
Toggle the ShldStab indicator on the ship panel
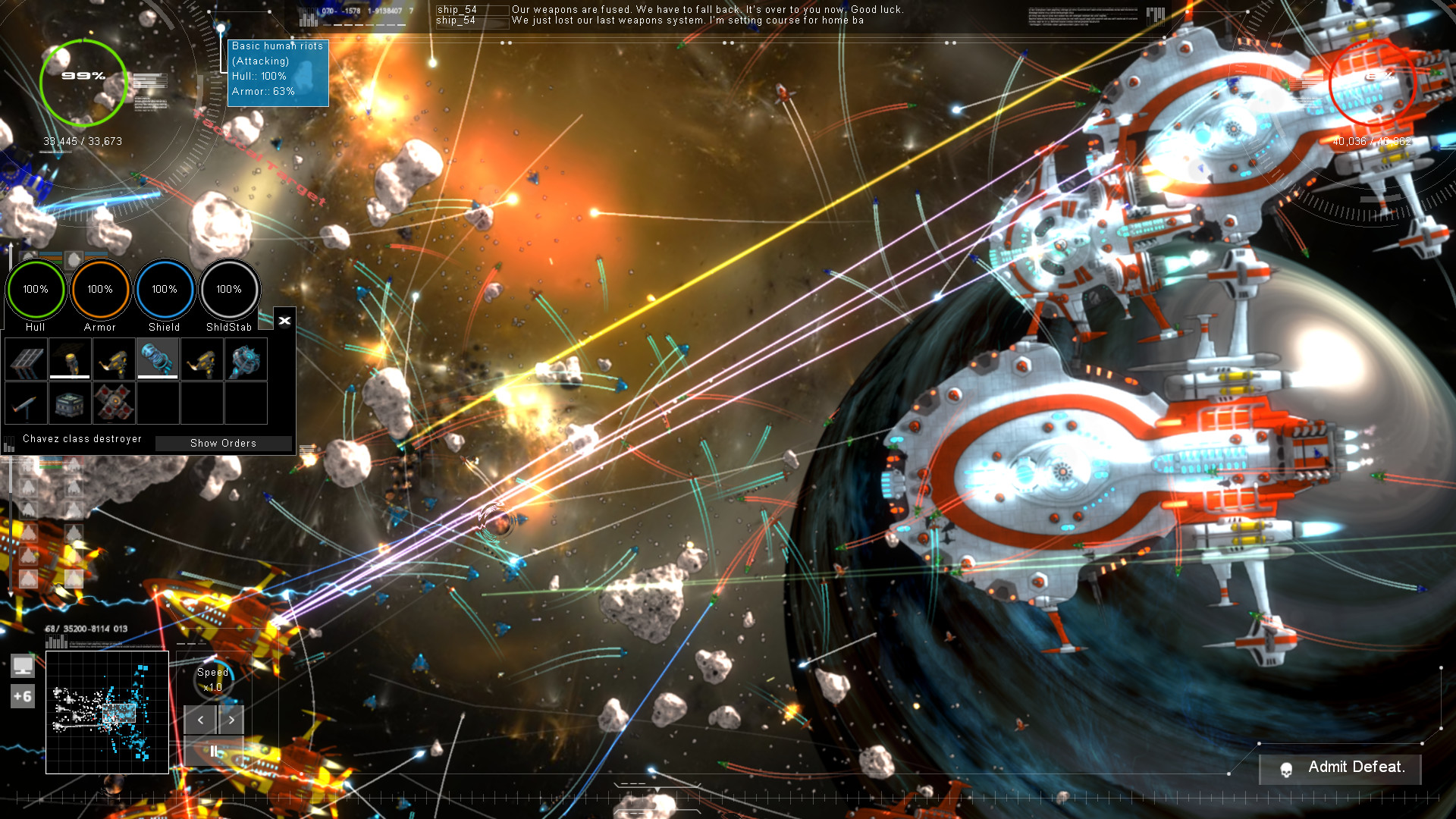229,289
